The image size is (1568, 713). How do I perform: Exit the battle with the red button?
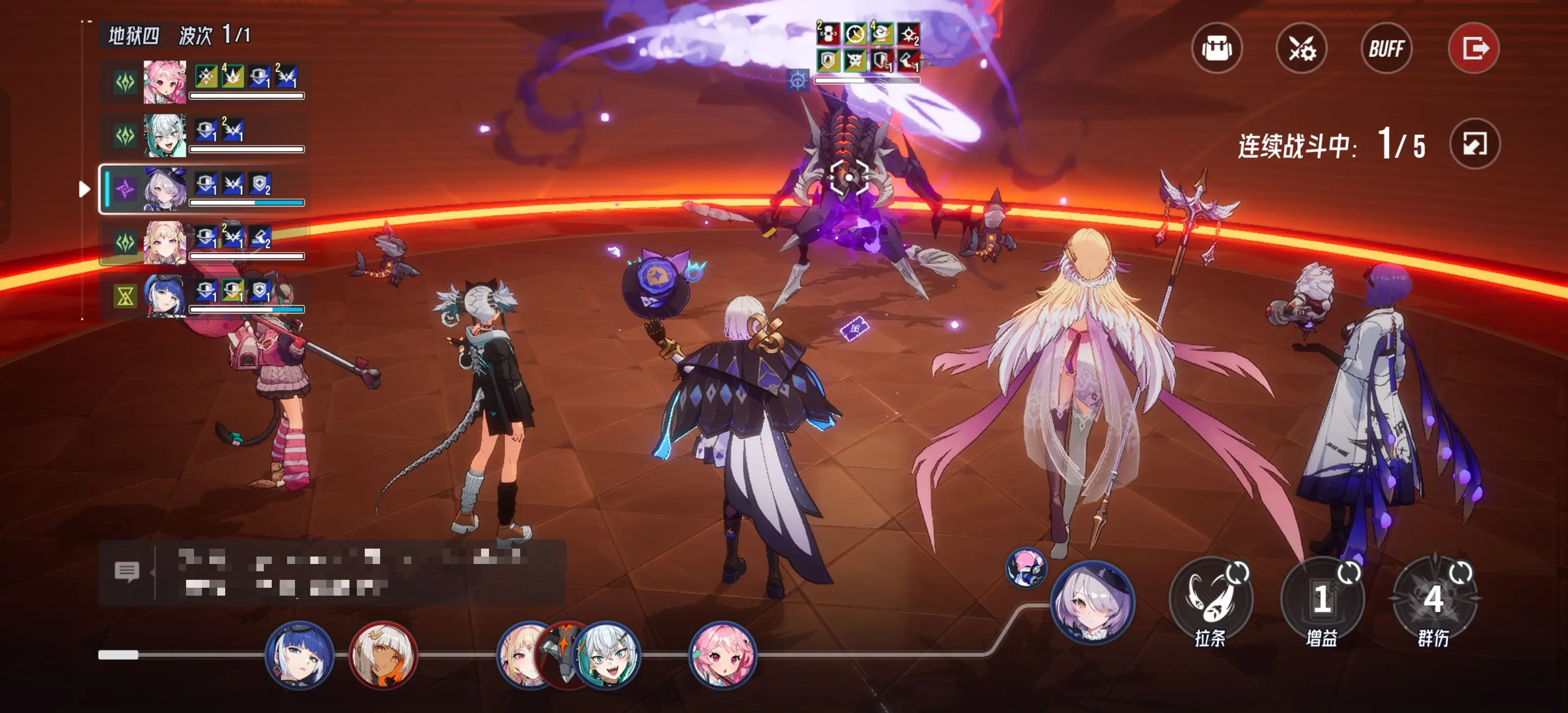pos(1473,48)
